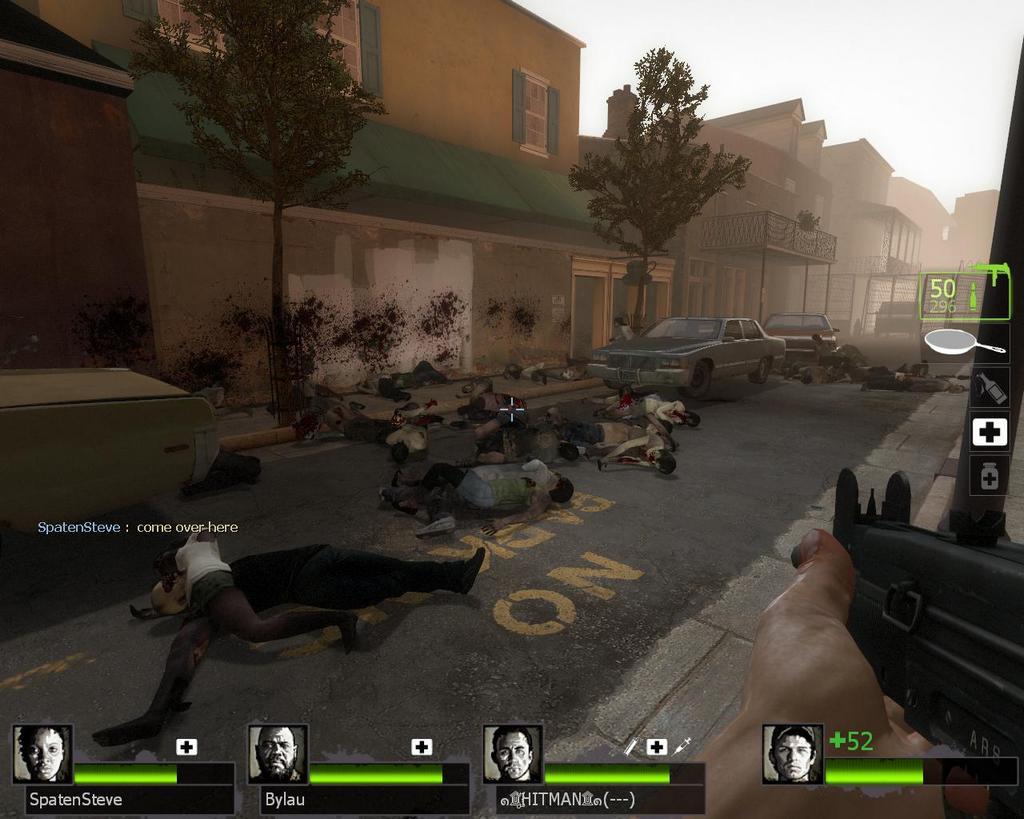Click your own survivor portrait beside +52
This screenshot has width=1024, height=819.
coord(792,753)
